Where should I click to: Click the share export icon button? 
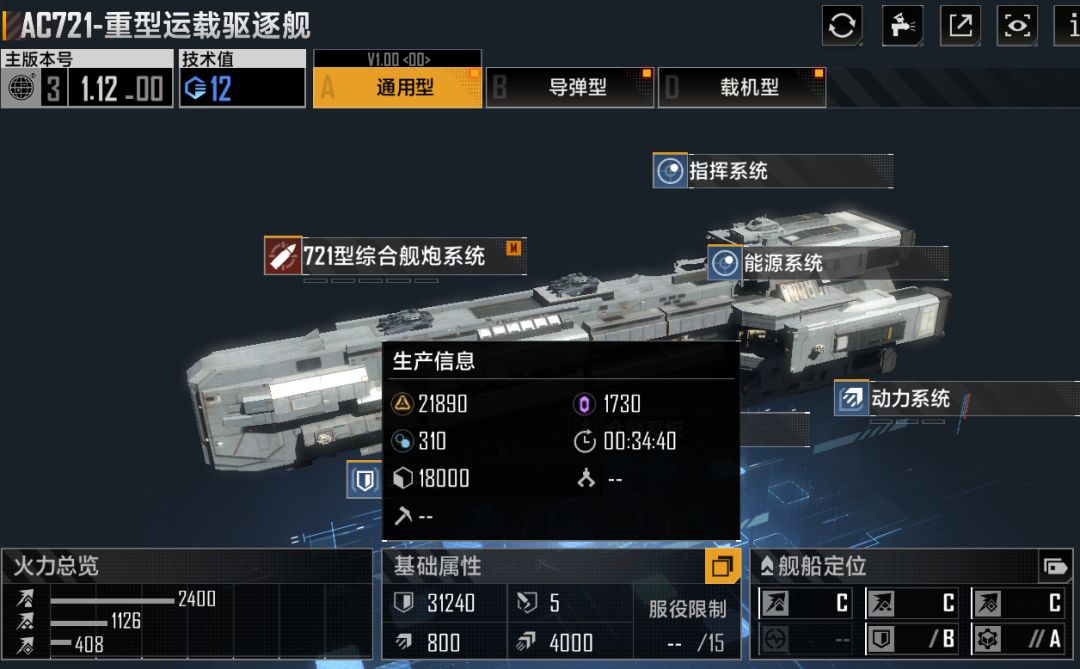pos(960,26)
